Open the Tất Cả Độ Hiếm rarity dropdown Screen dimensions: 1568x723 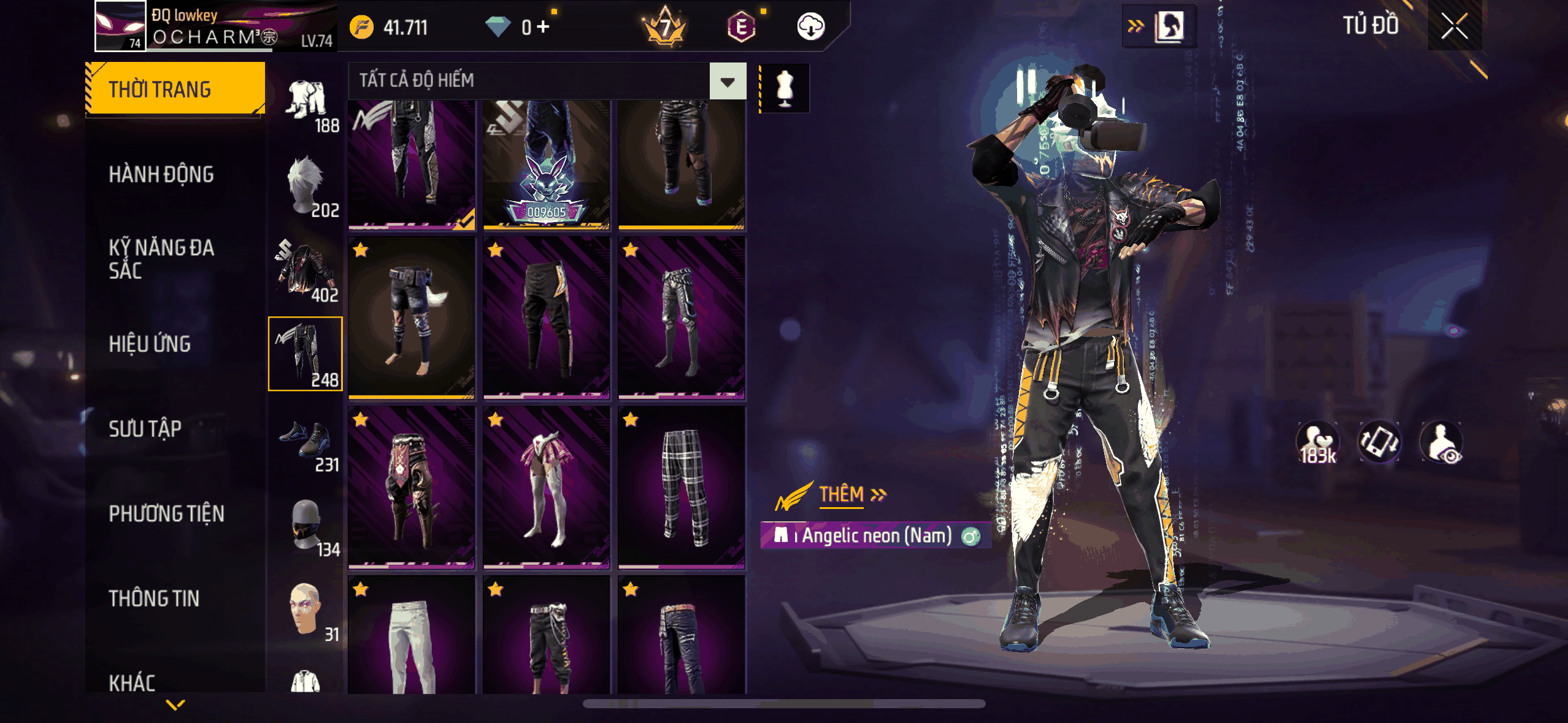click(x=728, y=82)
